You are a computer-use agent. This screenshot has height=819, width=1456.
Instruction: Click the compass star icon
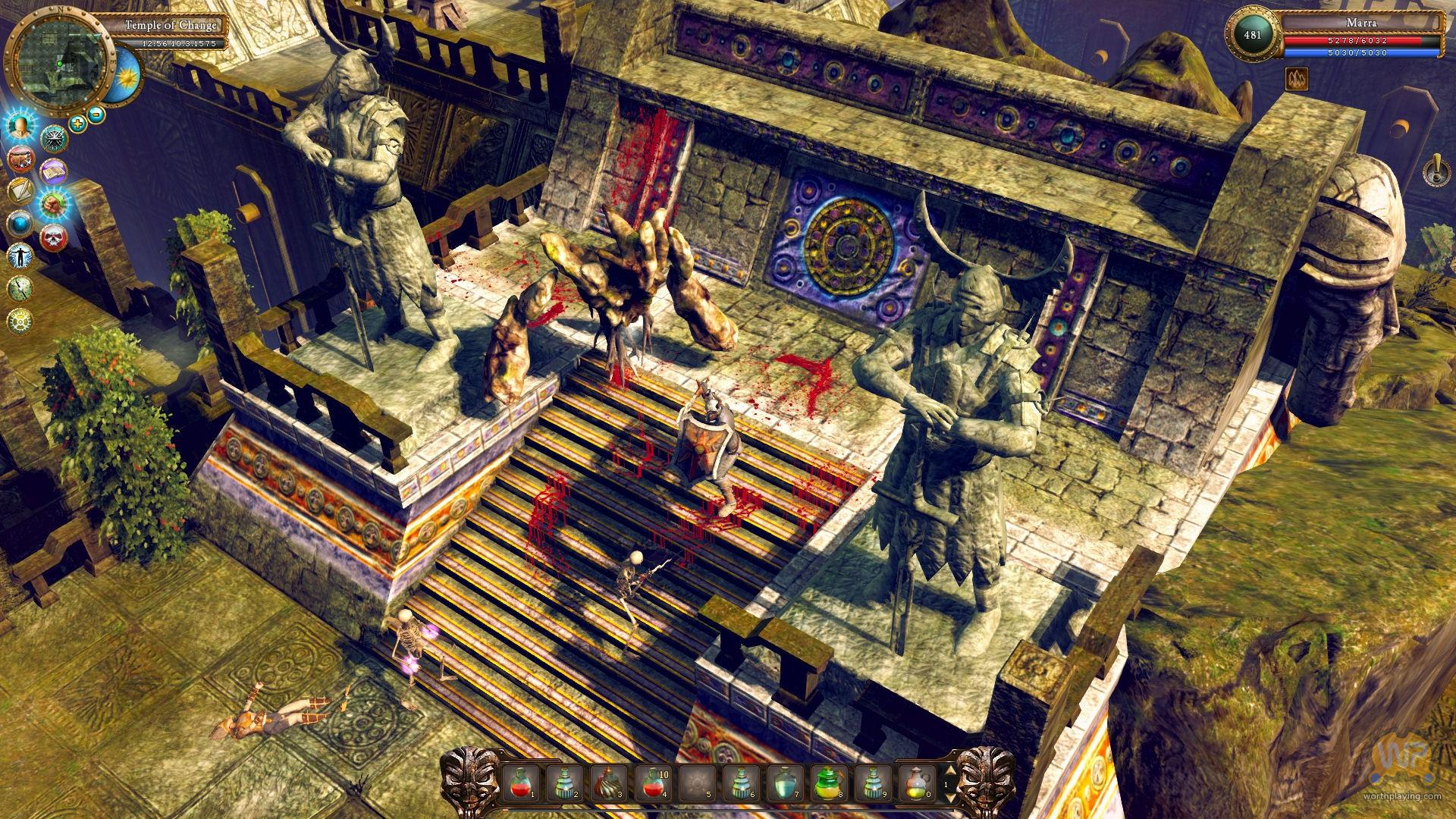(55, 138)
